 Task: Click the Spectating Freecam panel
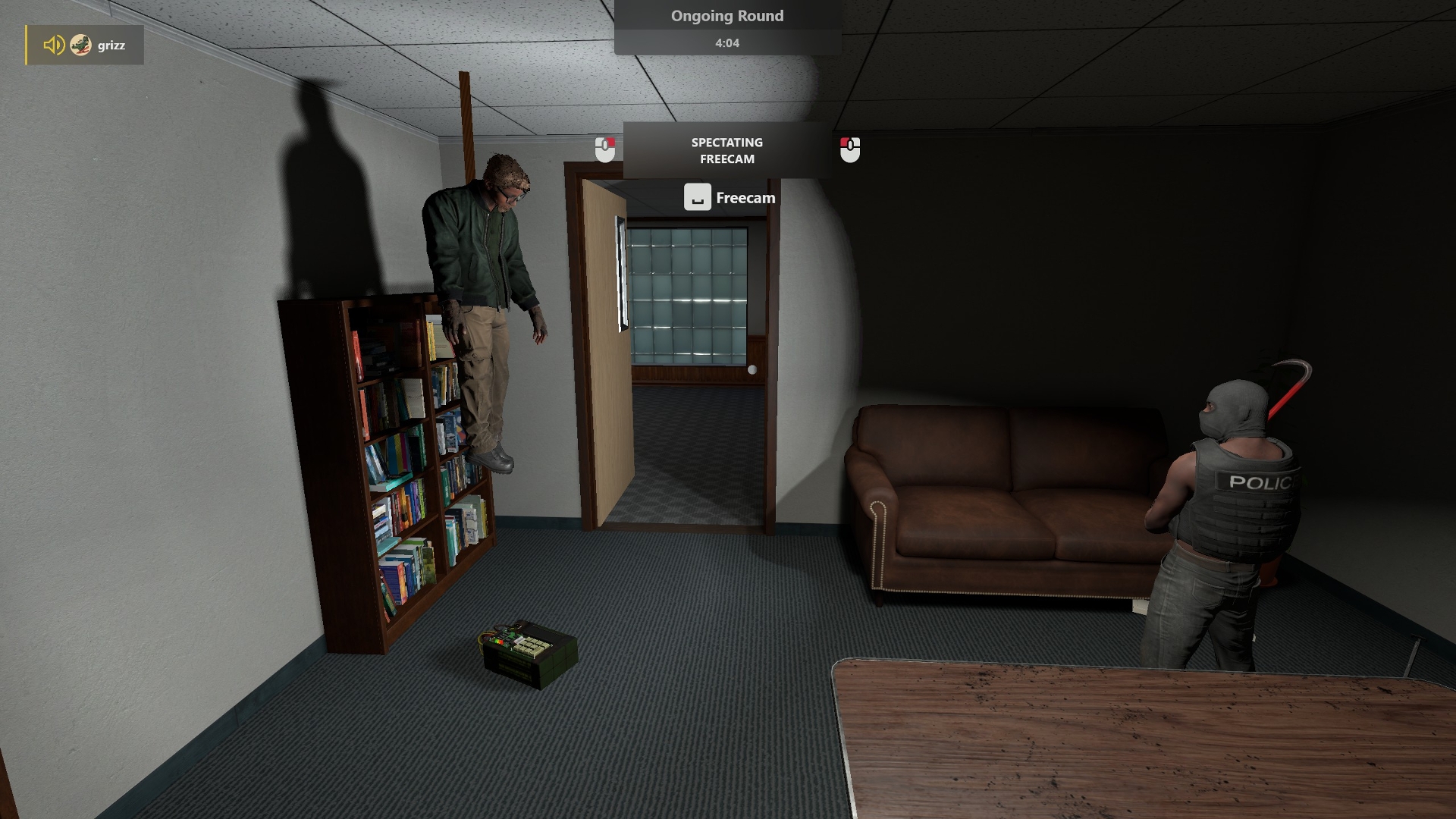[x=726, y=150]
